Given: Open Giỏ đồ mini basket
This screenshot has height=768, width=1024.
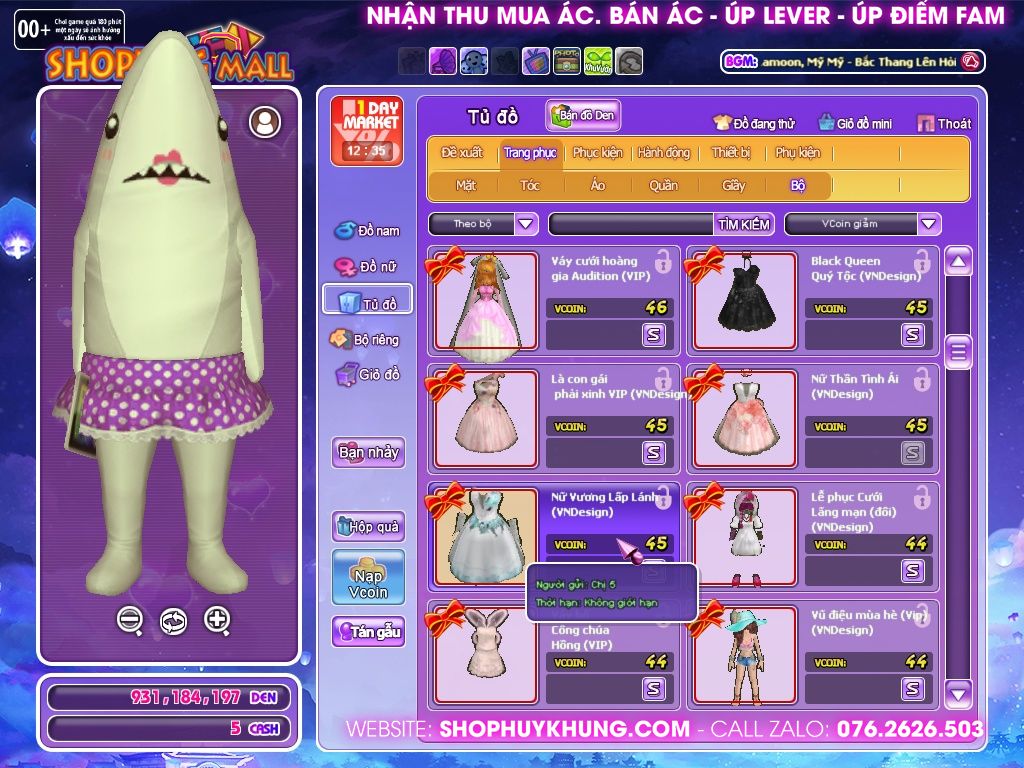Looking at the screenshot, I should pyautogui.click(x=855, y=124).
